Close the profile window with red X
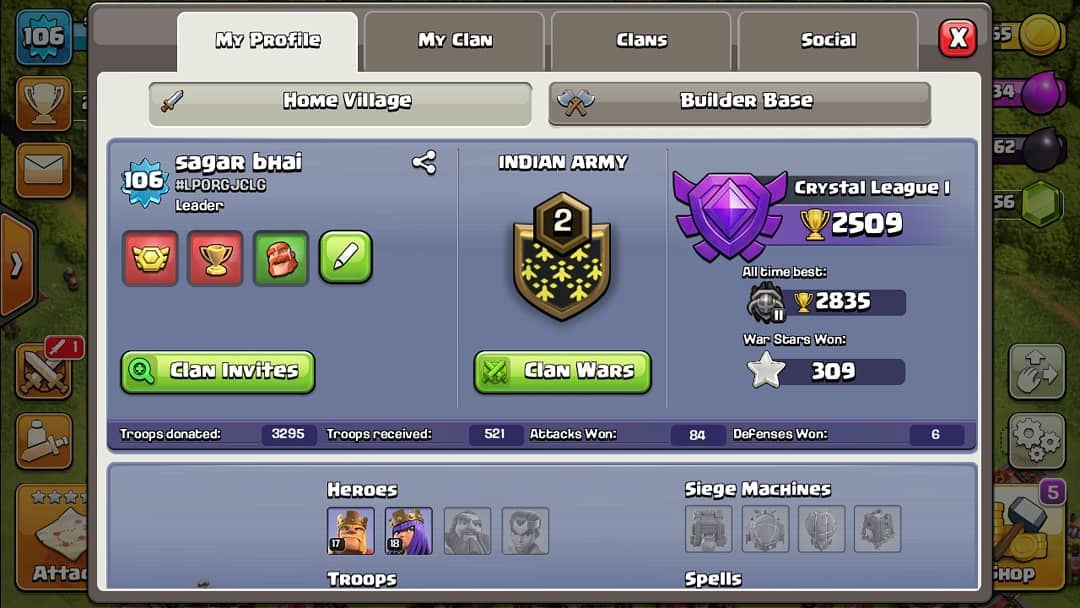1080x608 pixels. coord(958,39)
